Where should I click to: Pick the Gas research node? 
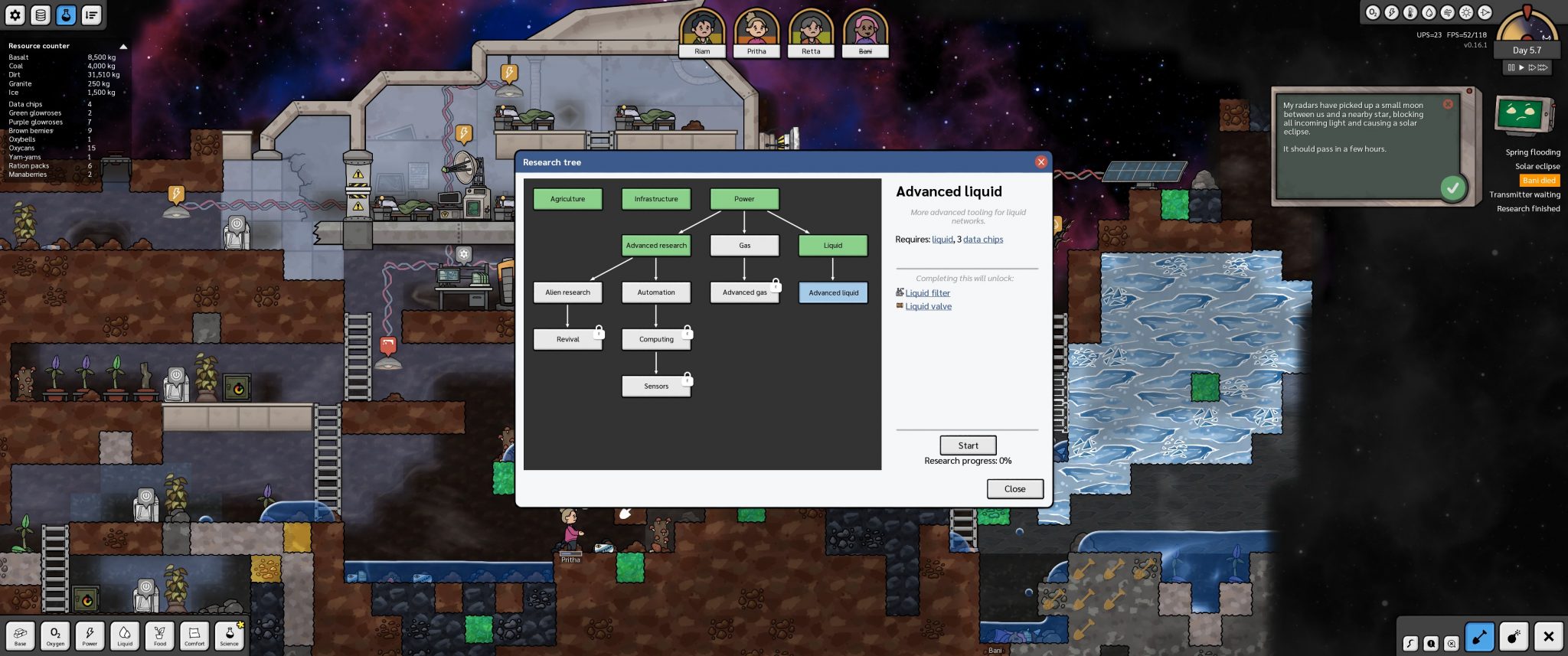click(x=744, y=246)
